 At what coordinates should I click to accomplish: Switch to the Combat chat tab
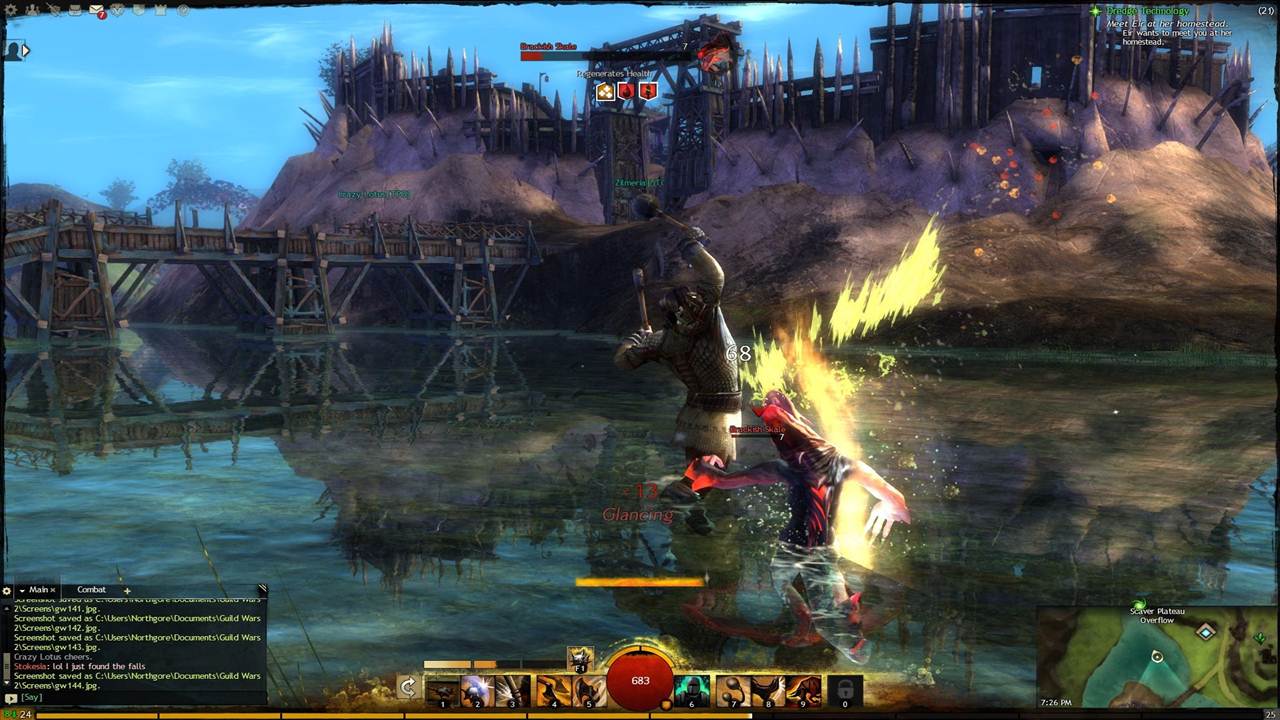[x=91, y=590]
